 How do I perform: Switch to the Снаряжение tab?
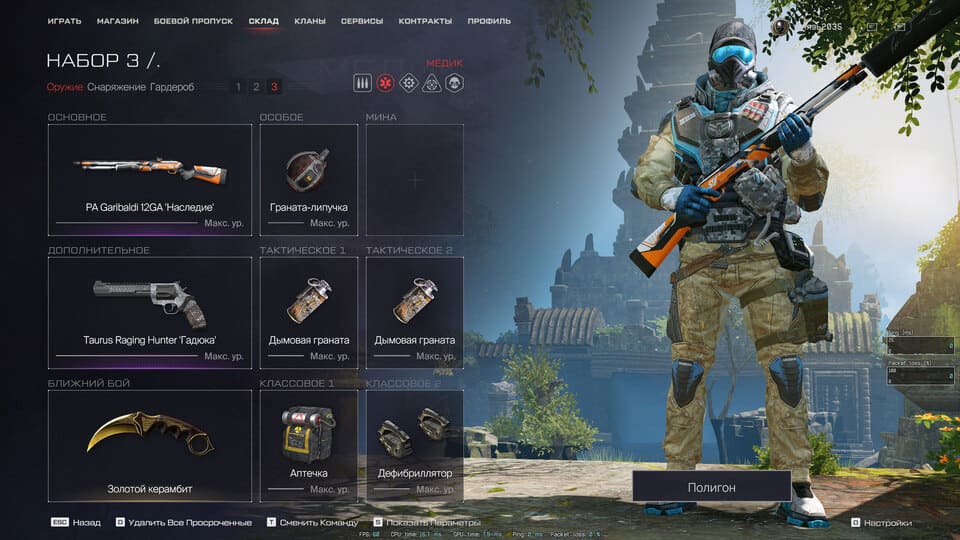click(x=116, y=87)
